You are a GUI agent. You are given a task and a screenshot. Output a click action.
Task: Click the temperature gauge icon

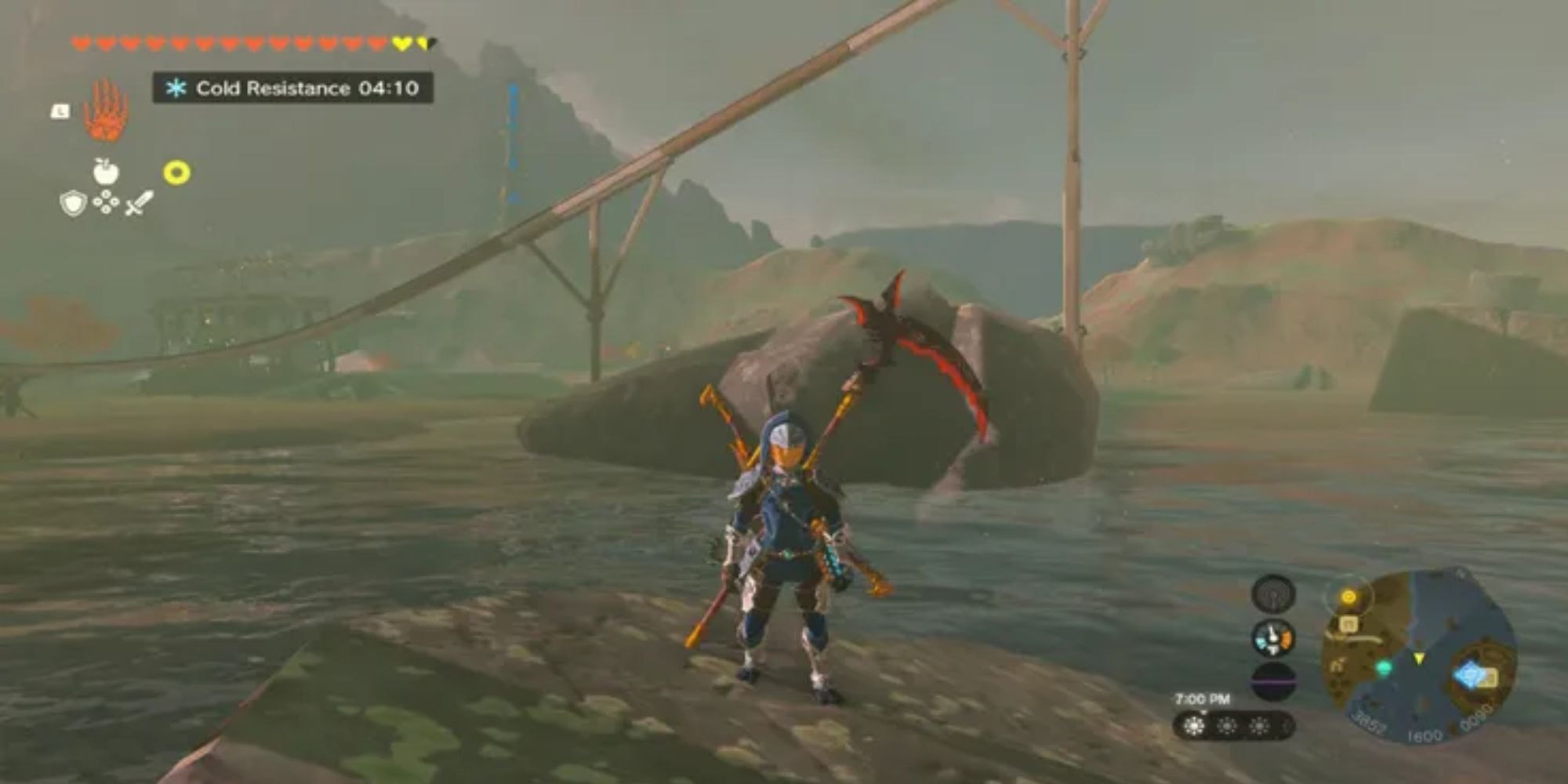coord(1274,638)
